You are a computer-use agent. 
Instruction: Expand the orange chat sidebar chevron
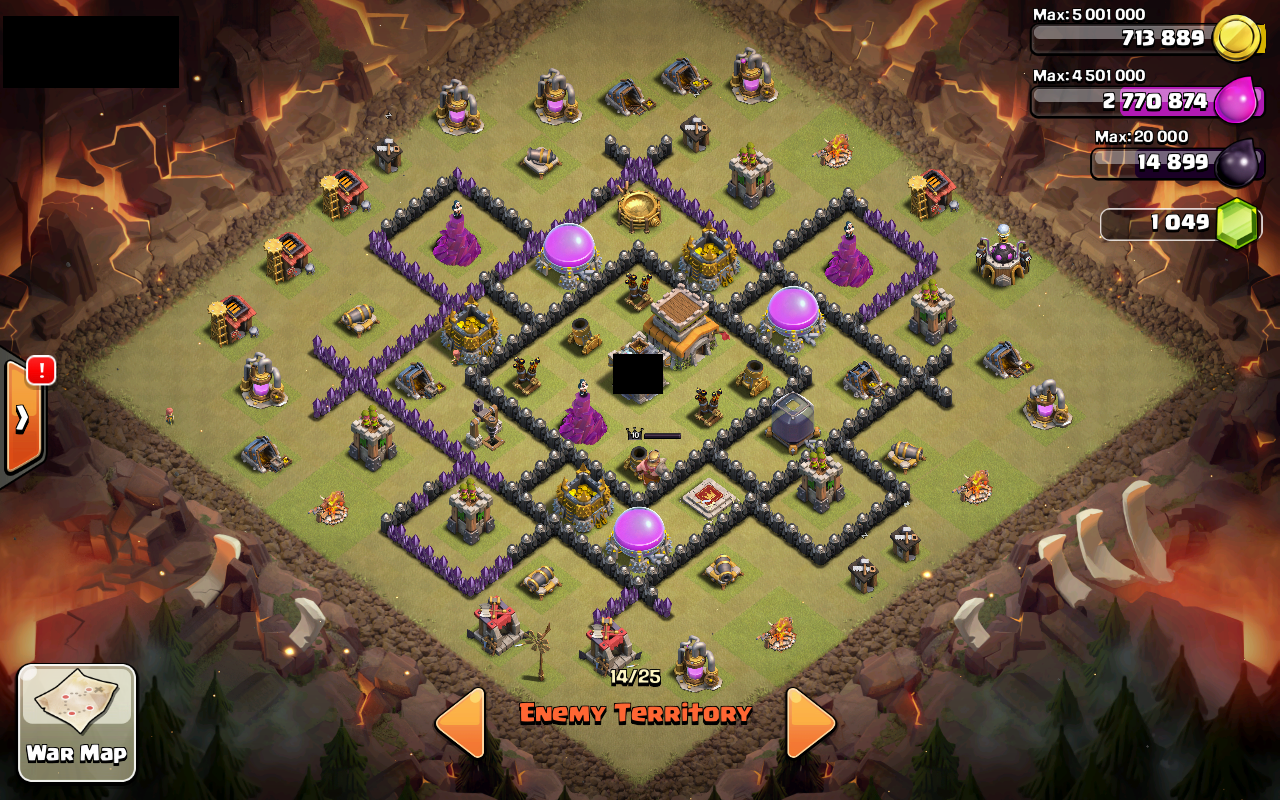click(x=22, y=420)
